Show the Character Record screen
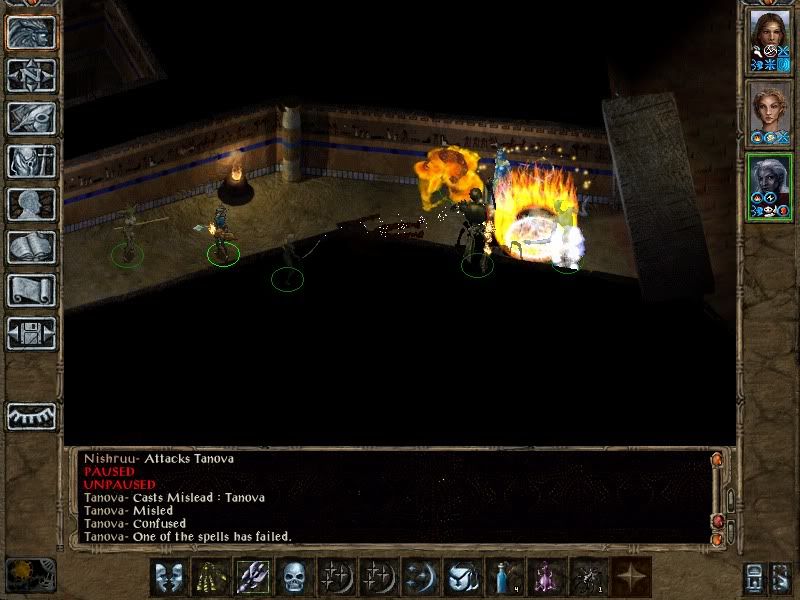This screenshot has width=800, height=600. tap(31, 204)
